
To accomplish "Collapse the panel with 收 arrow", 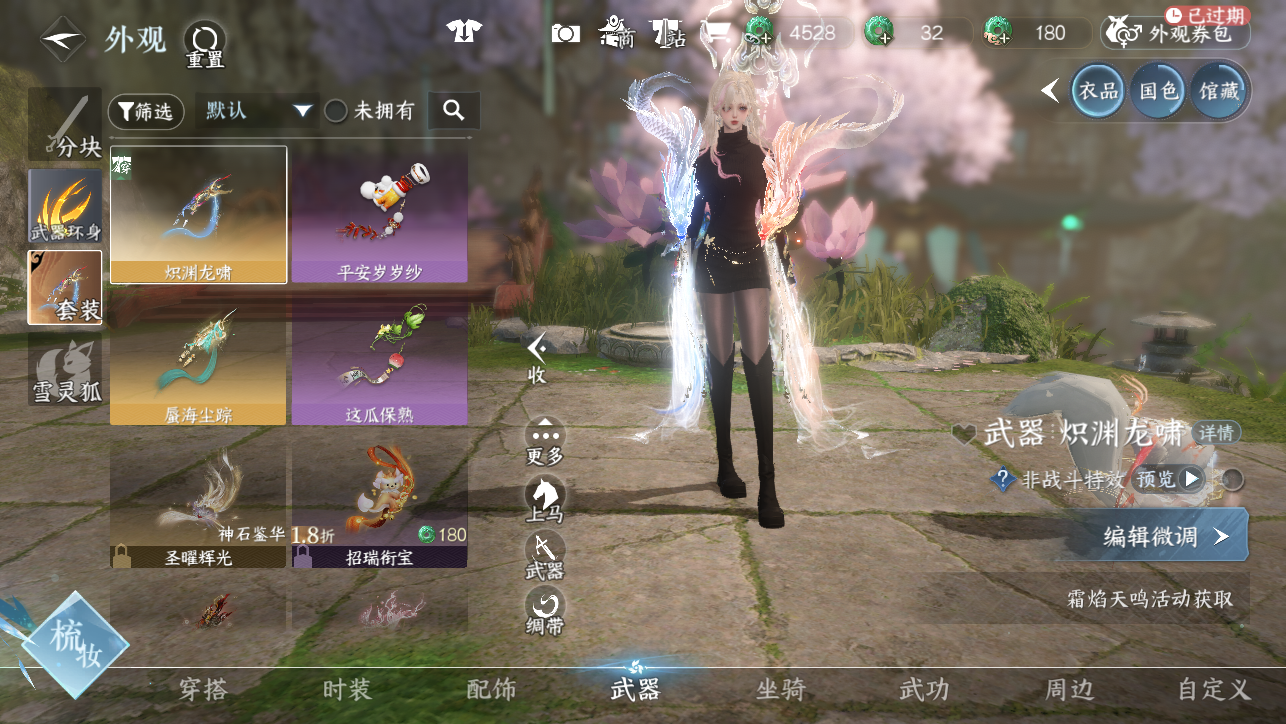I will 538,357.
